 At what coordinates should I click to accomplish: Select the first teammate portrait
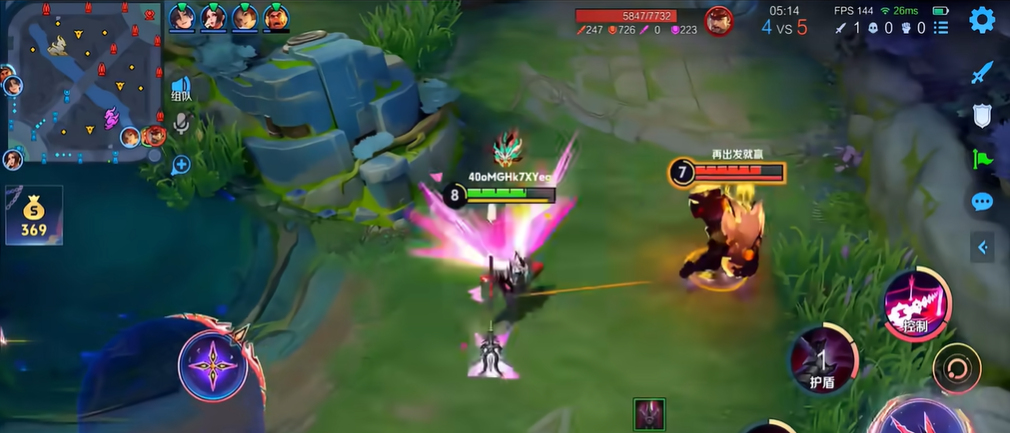point(181,17)
